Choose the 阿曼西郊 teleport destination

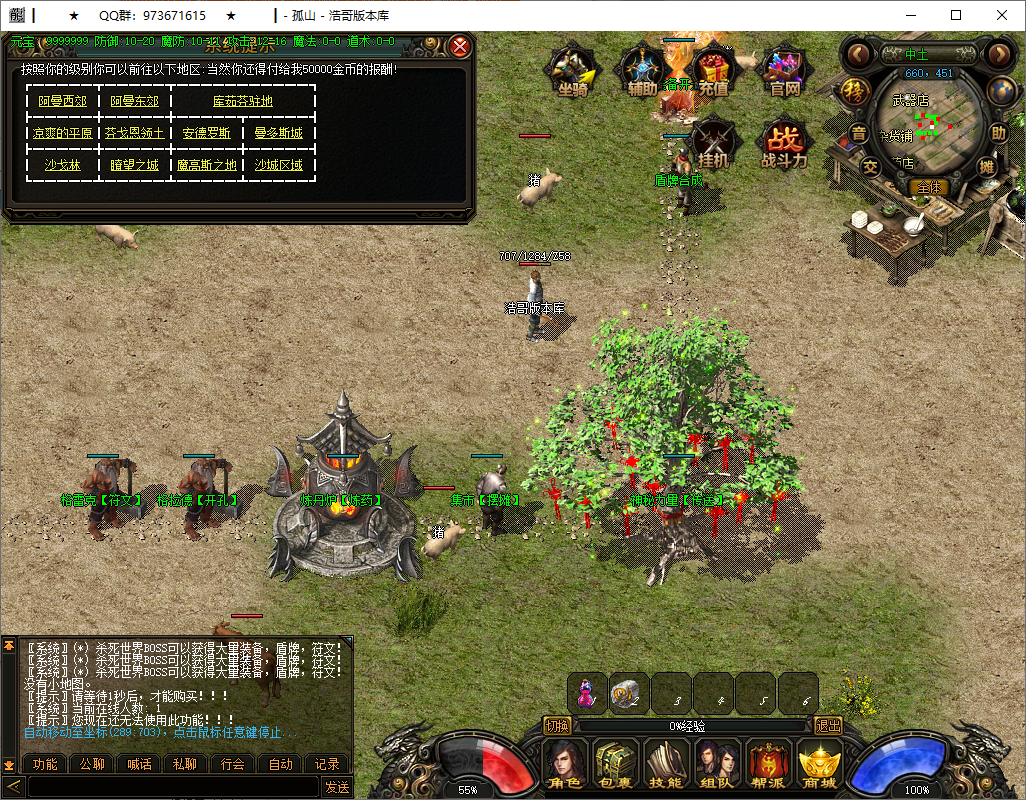pos(62,101)
